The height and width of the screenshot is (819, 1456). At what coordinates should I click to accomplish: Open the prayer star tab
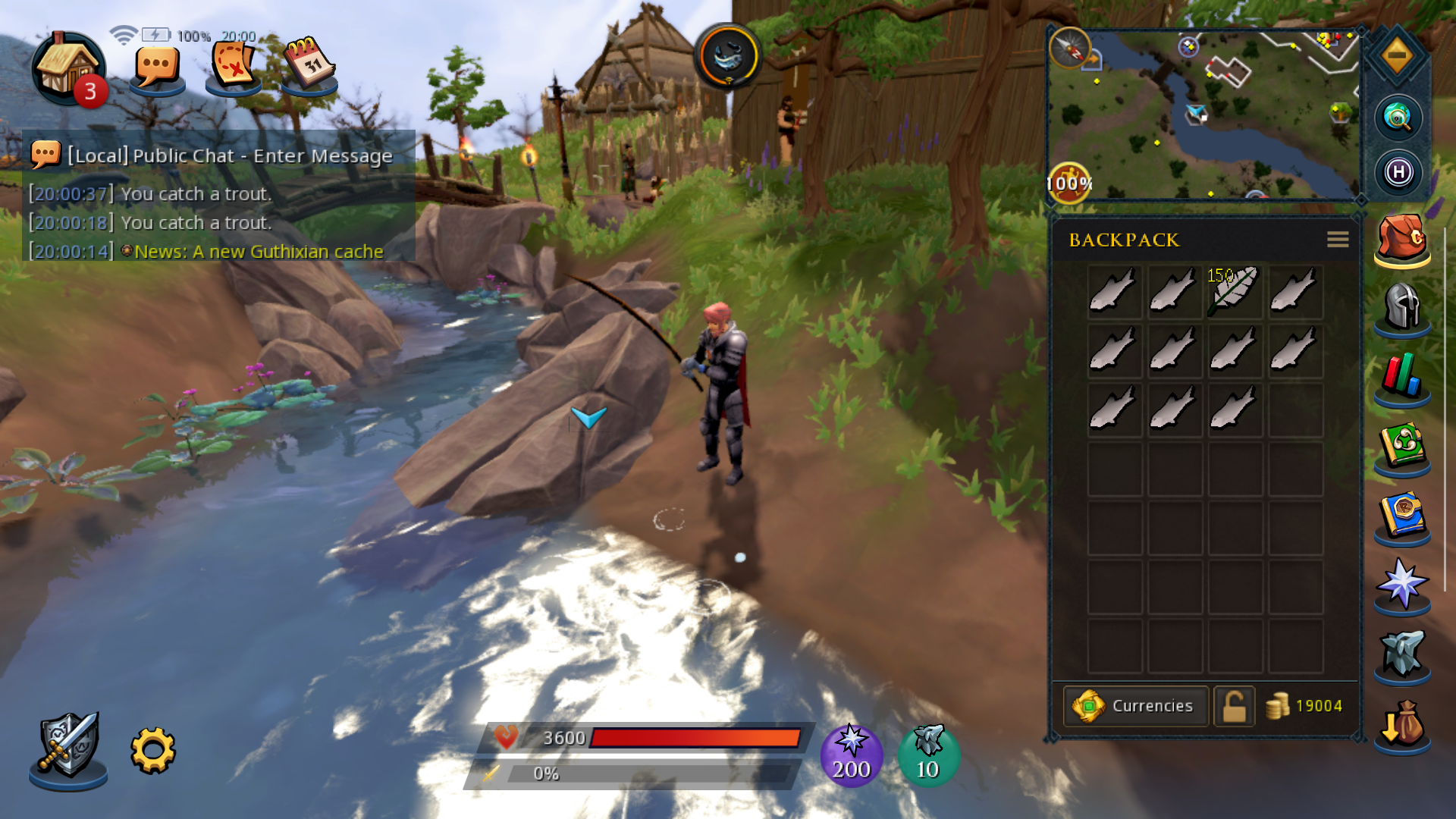click(x=1401, y=585)
